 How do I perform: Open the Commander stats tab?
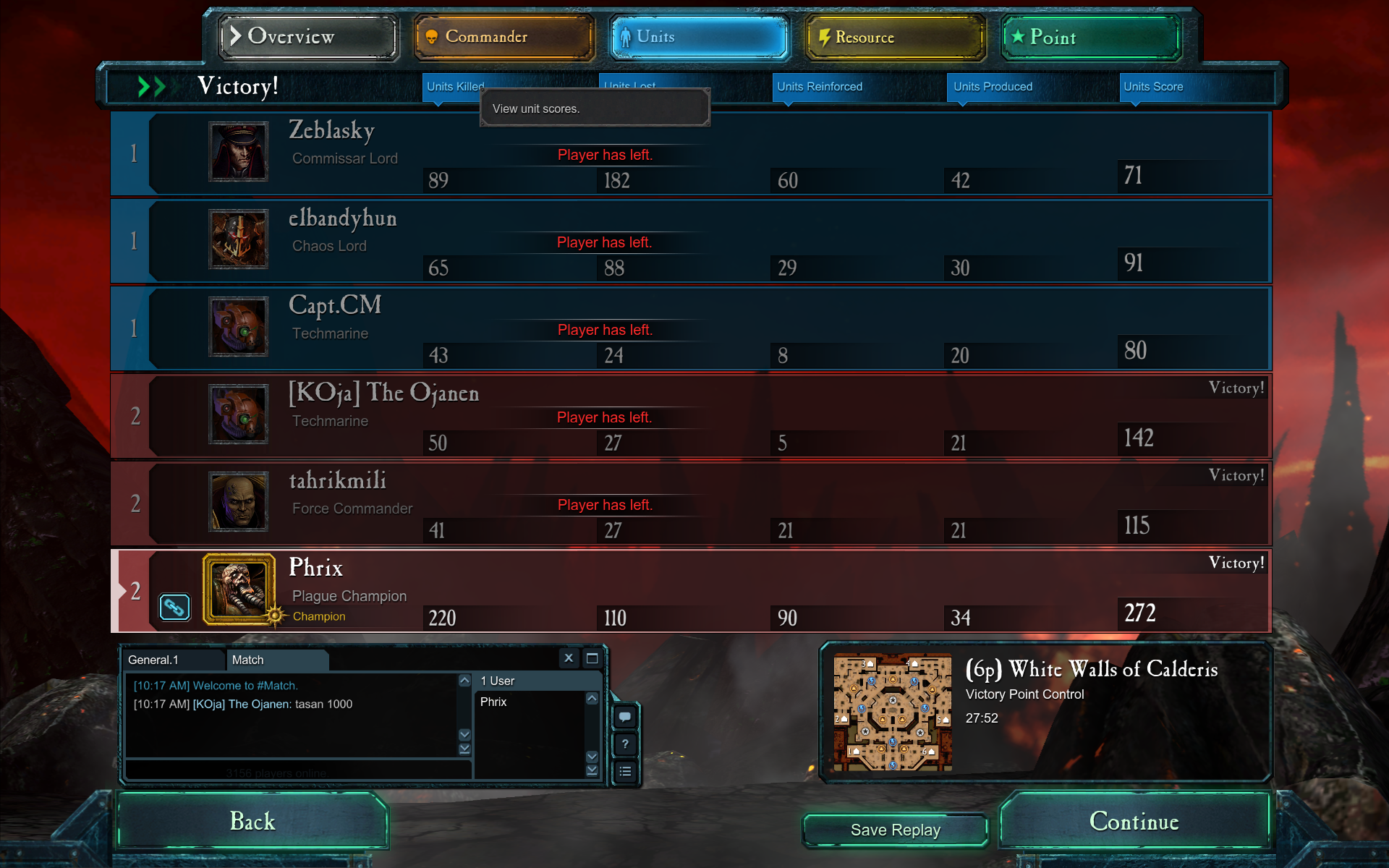tap(504, 37)
